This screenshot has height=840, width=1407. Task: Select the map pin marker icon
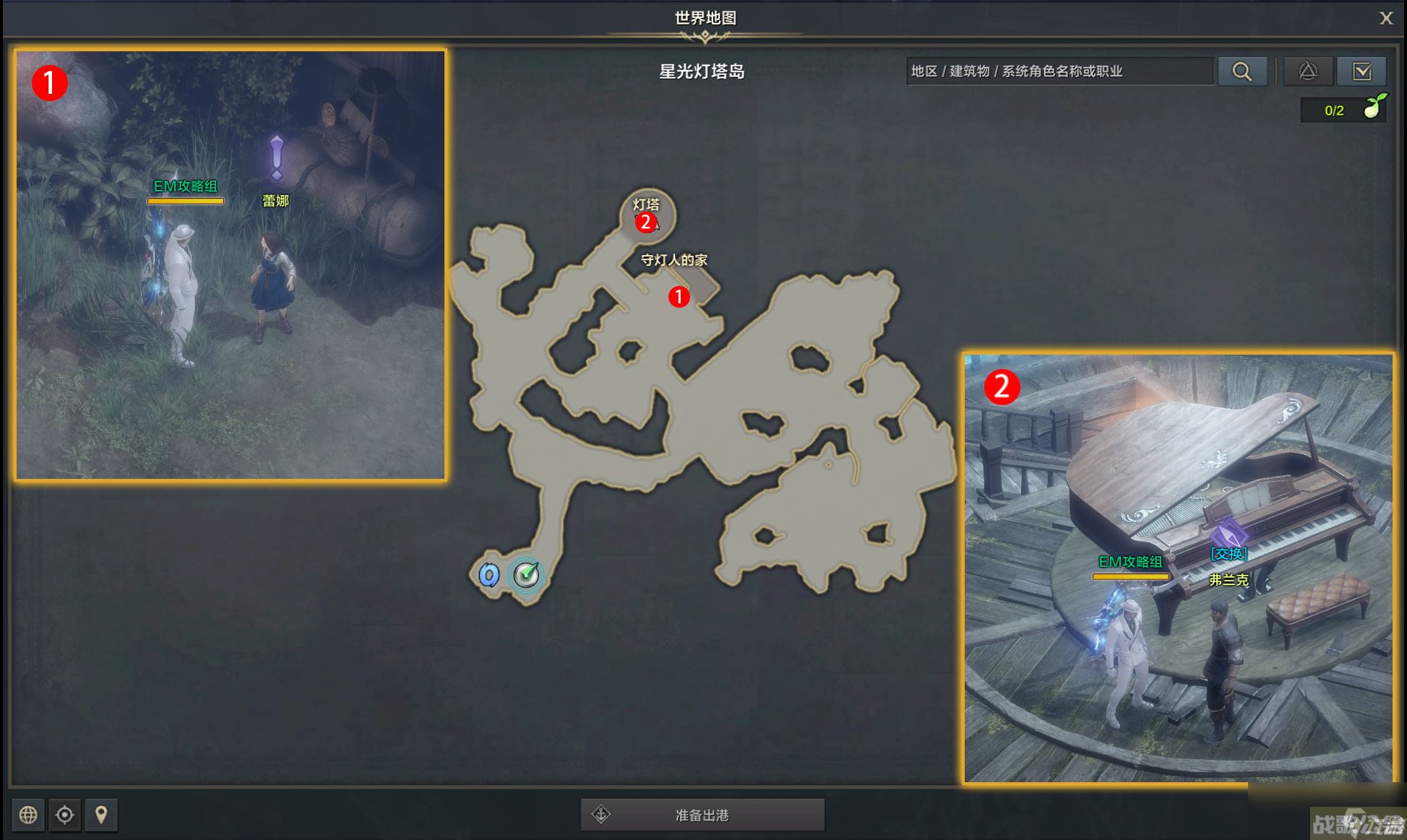101,815
